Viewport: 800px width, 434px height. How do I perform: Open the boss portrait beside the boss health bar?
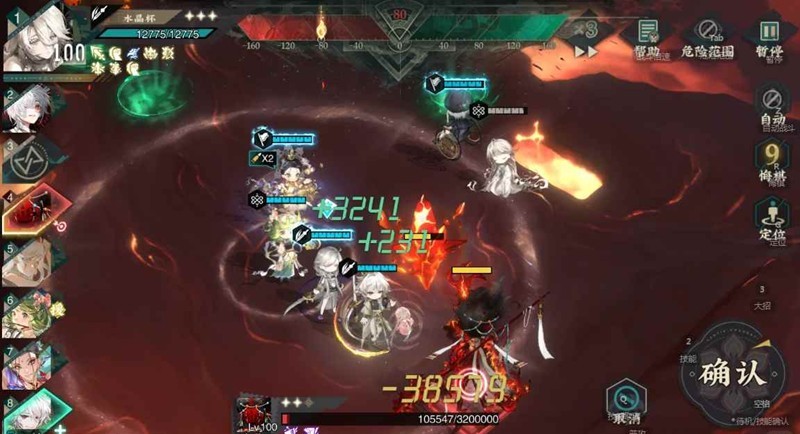coord(254,414)
